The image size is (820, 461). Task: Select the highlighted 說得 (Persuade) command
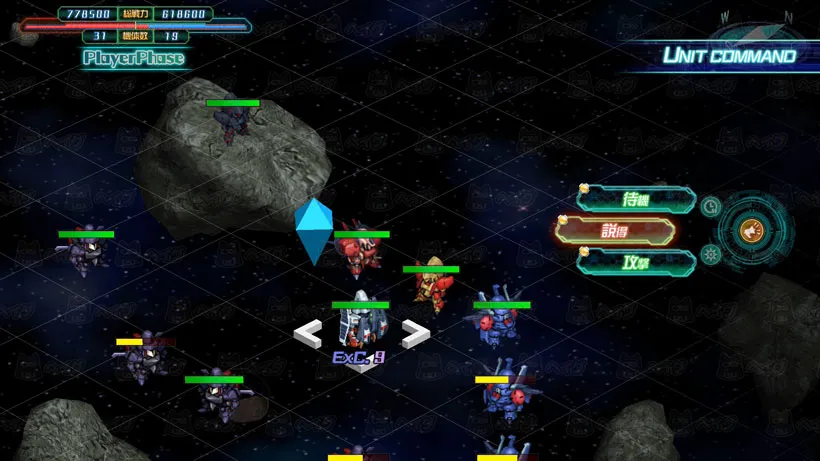point(614,230)
